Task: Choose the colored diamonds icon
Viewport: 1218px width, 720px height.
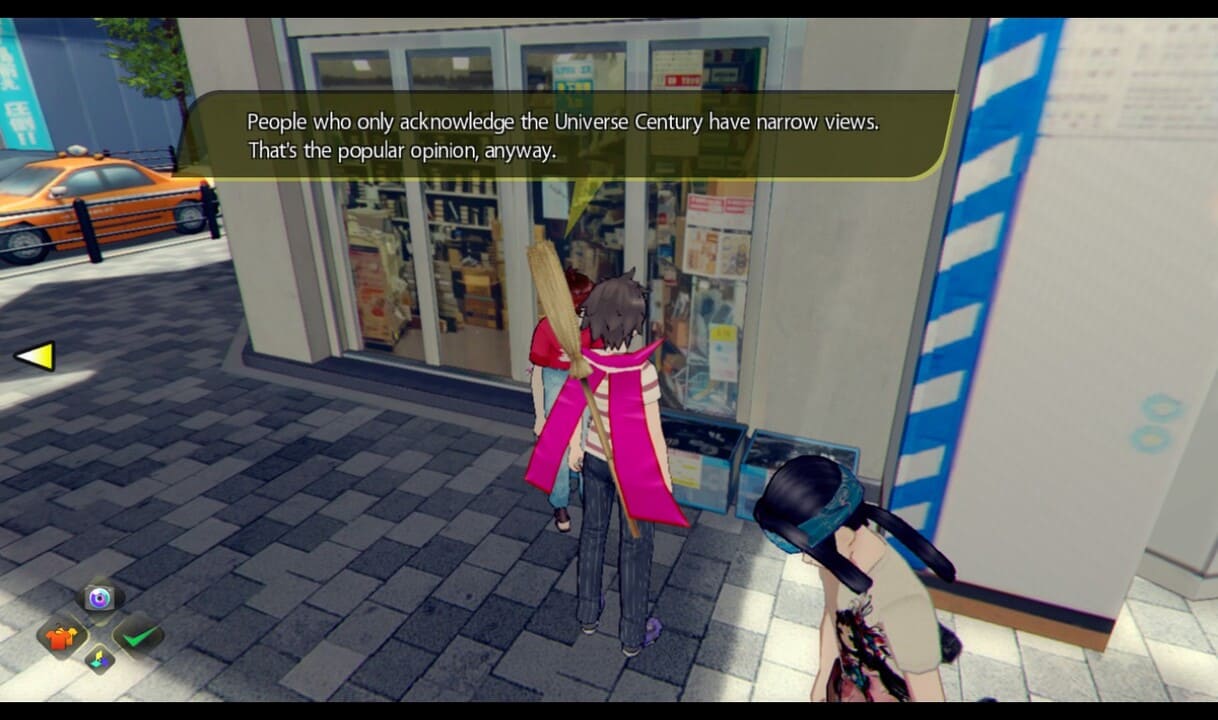Action: (x=99, y=659)
